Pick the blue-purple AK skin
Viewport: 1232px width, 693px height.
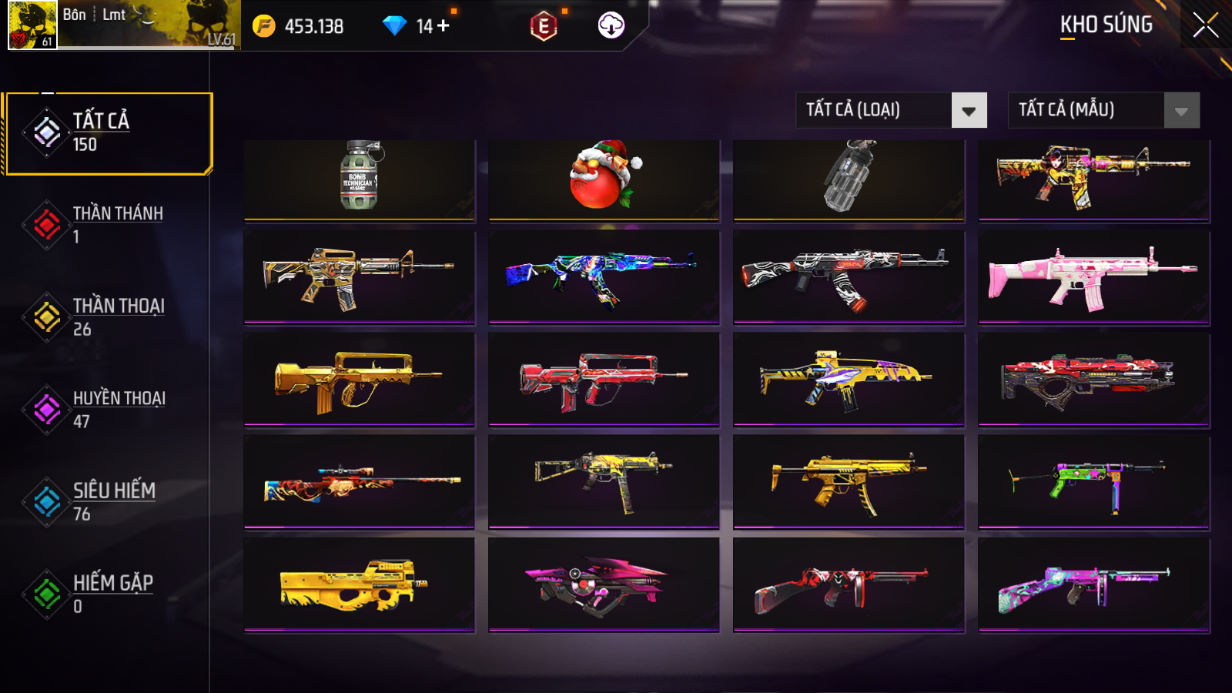click(x=603, y=276)
